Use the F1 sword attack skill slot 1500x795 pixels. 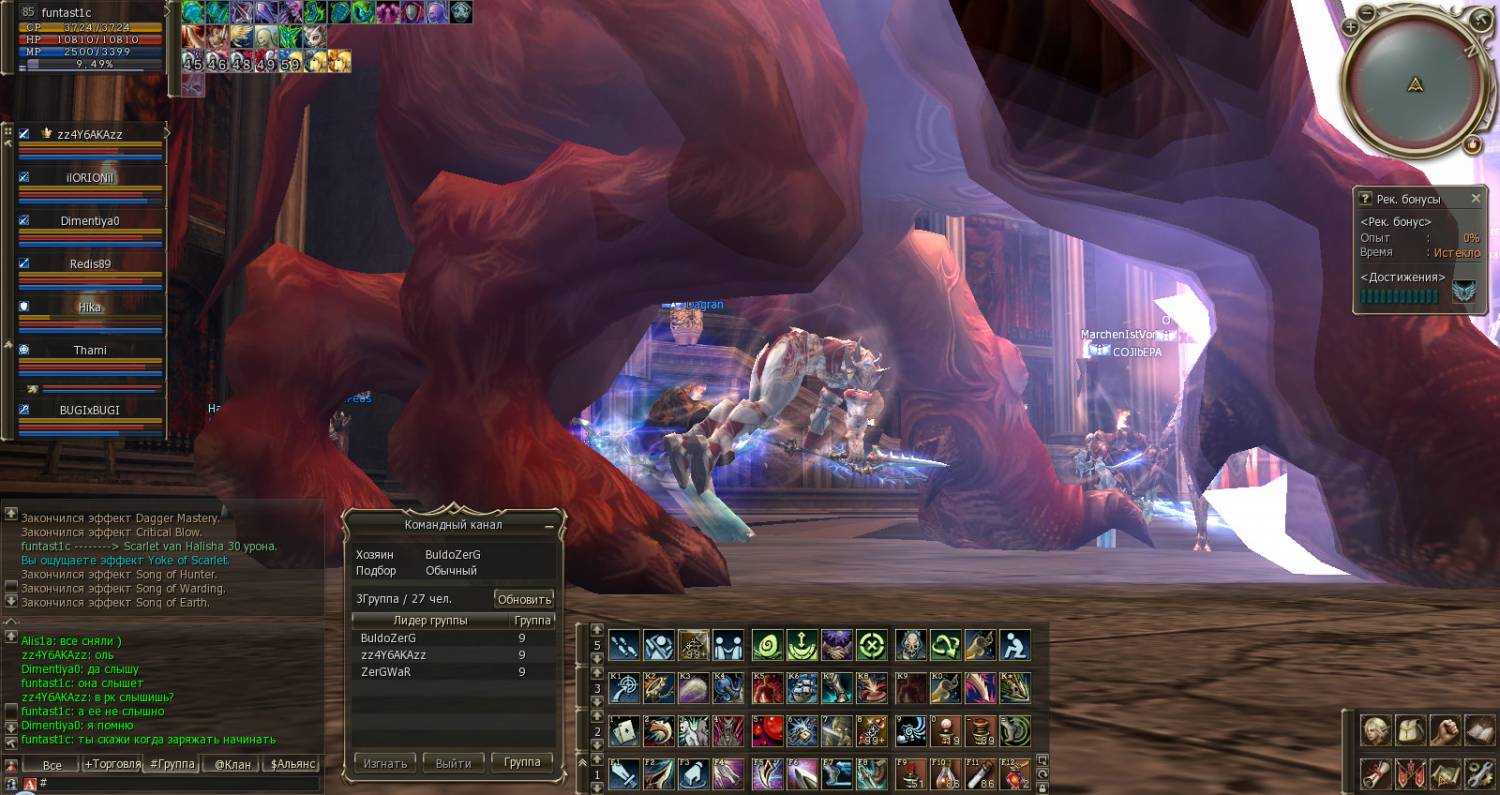pyautogui.click(x=624, y=773)
